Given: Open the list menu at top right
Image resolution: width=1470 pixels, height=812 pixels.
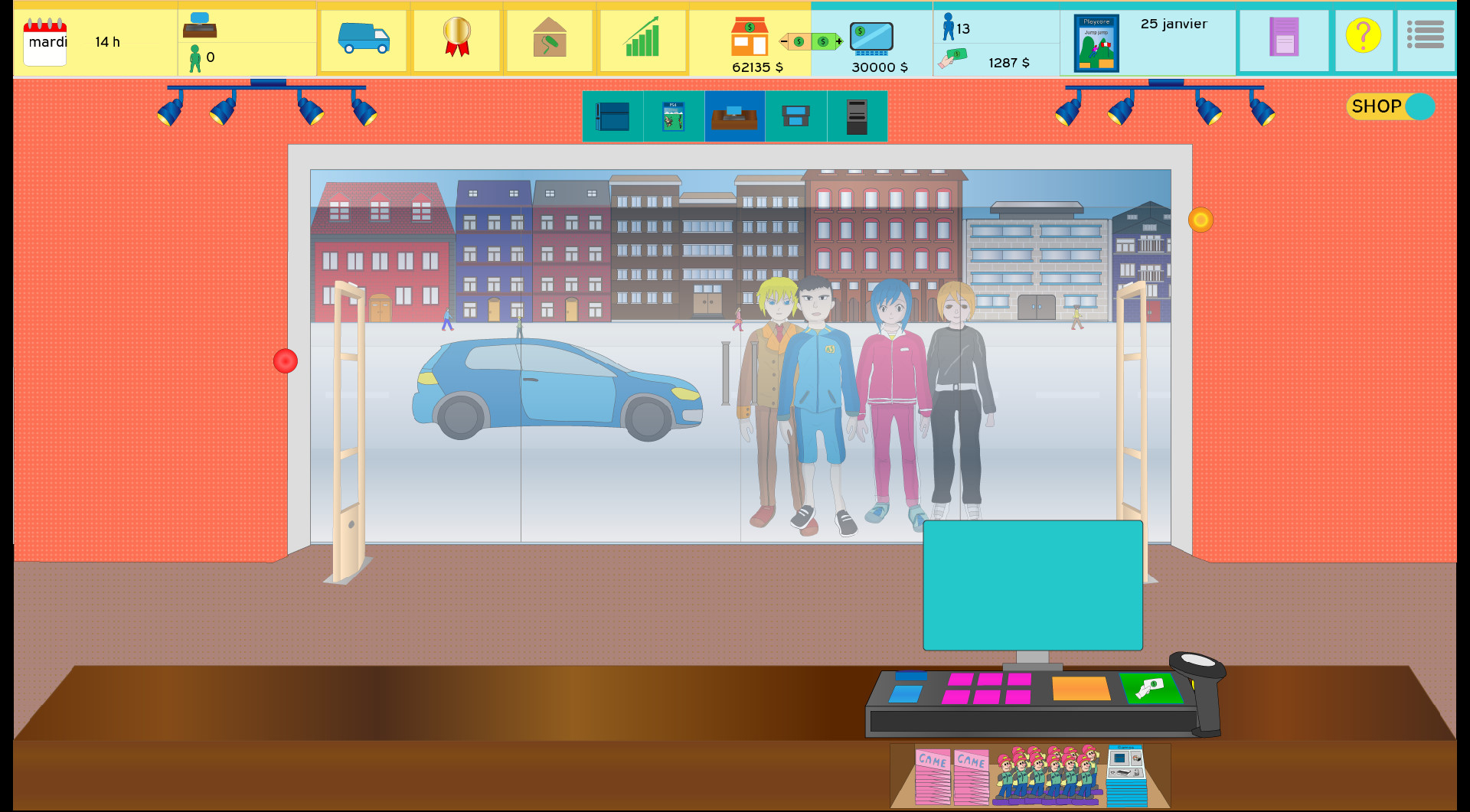Looking at the screenshot, I should point(1425,34).
